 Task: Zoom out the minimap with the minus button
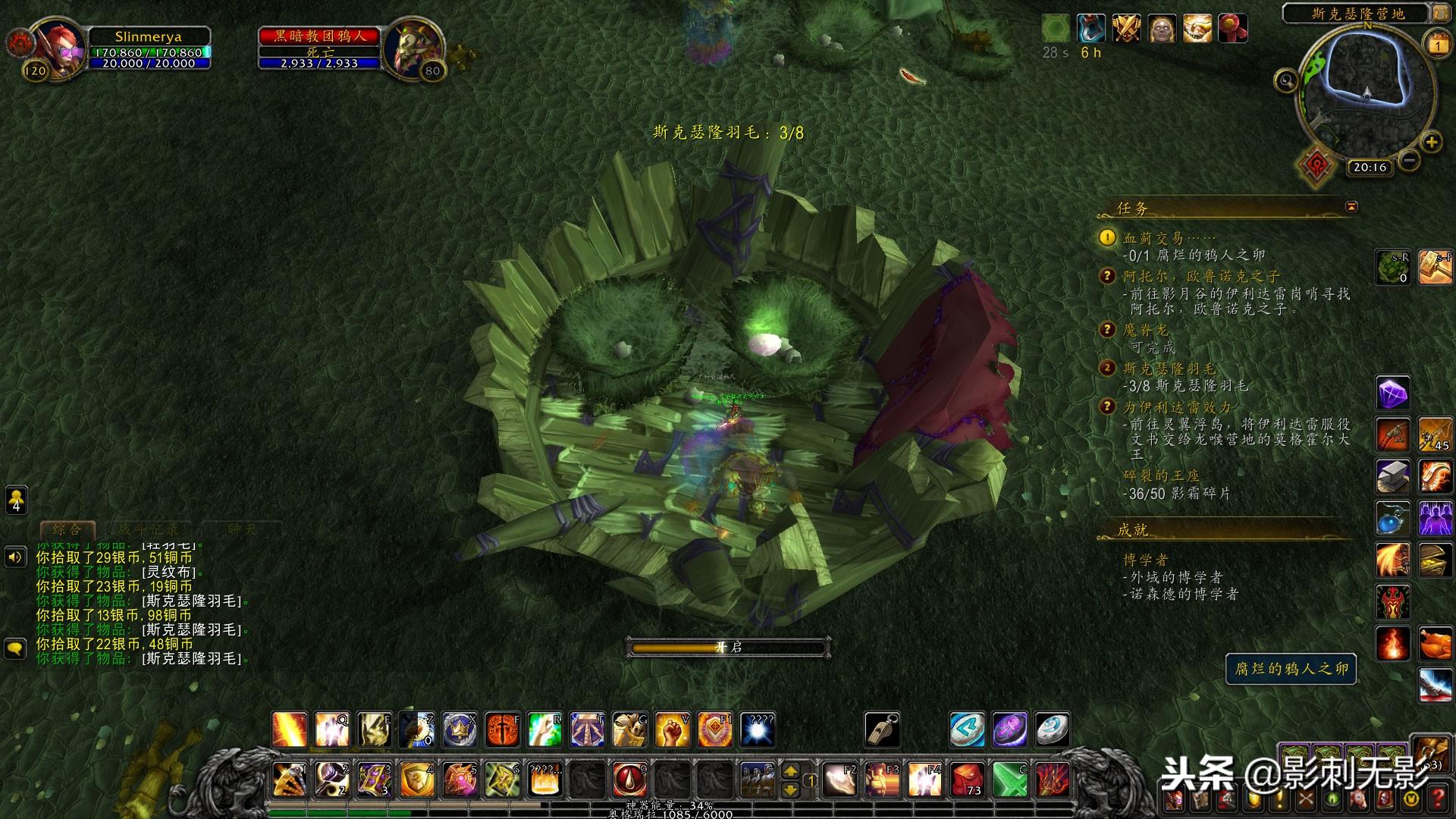click(1409, 160)
